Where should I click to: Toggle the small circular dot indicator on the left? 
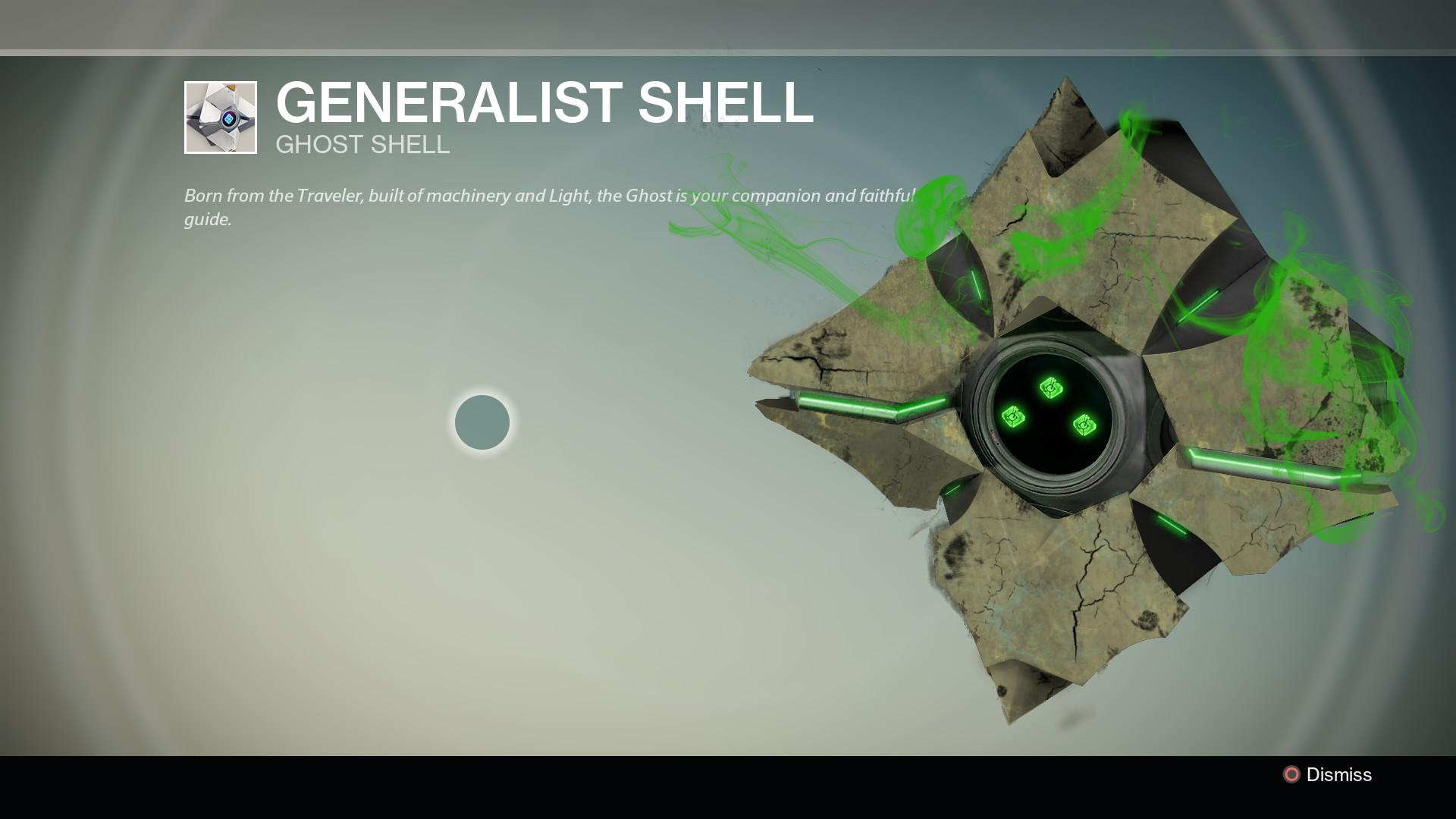click(x=483, y=422)
